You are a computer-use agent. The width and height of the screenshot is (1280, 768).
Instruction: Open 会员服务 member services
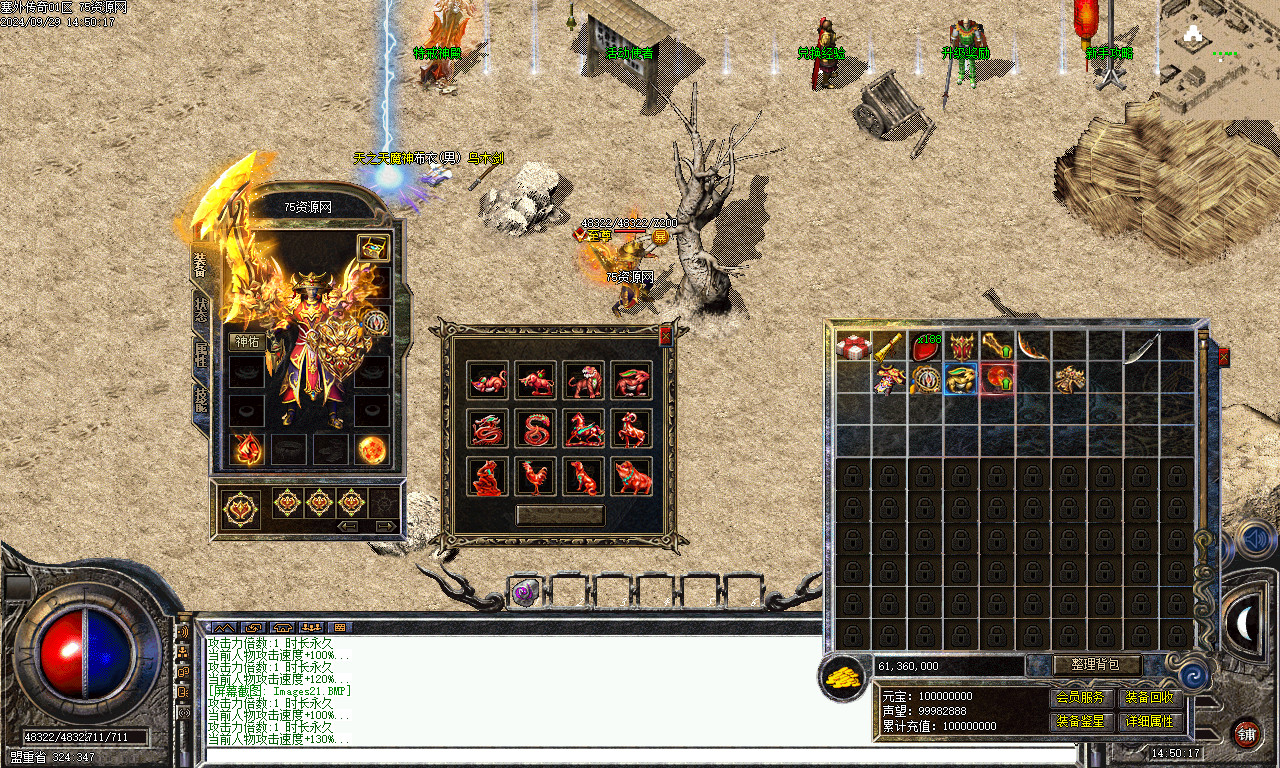1081,698
